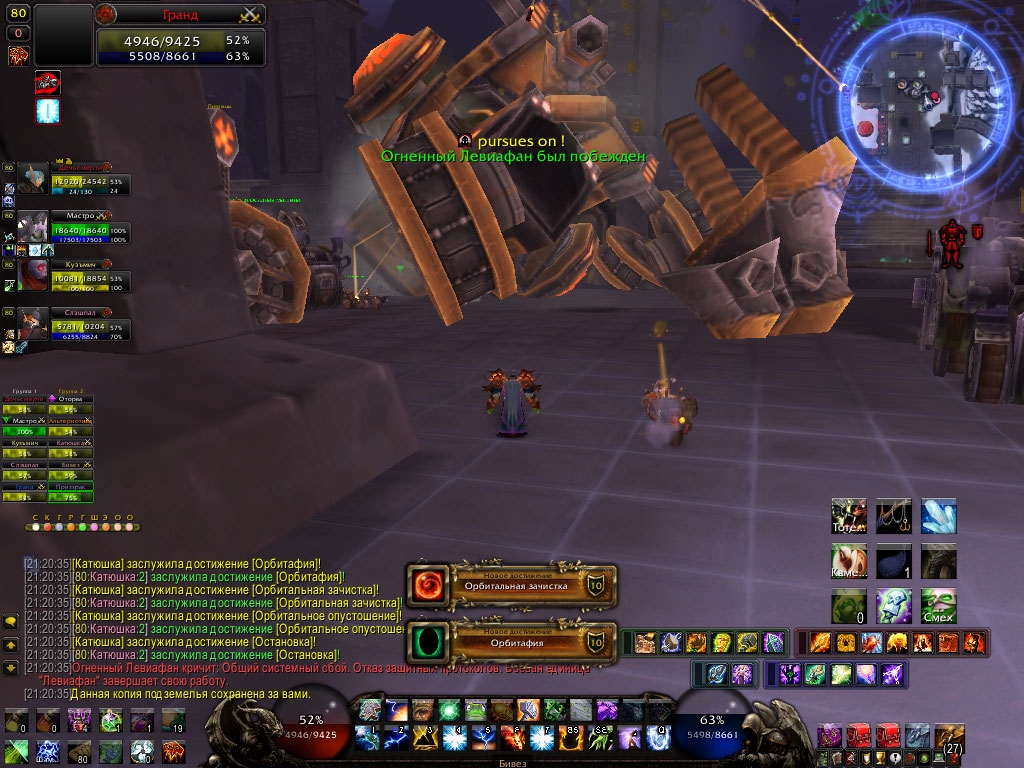Open the Орбитафия achievement popup

512,641
